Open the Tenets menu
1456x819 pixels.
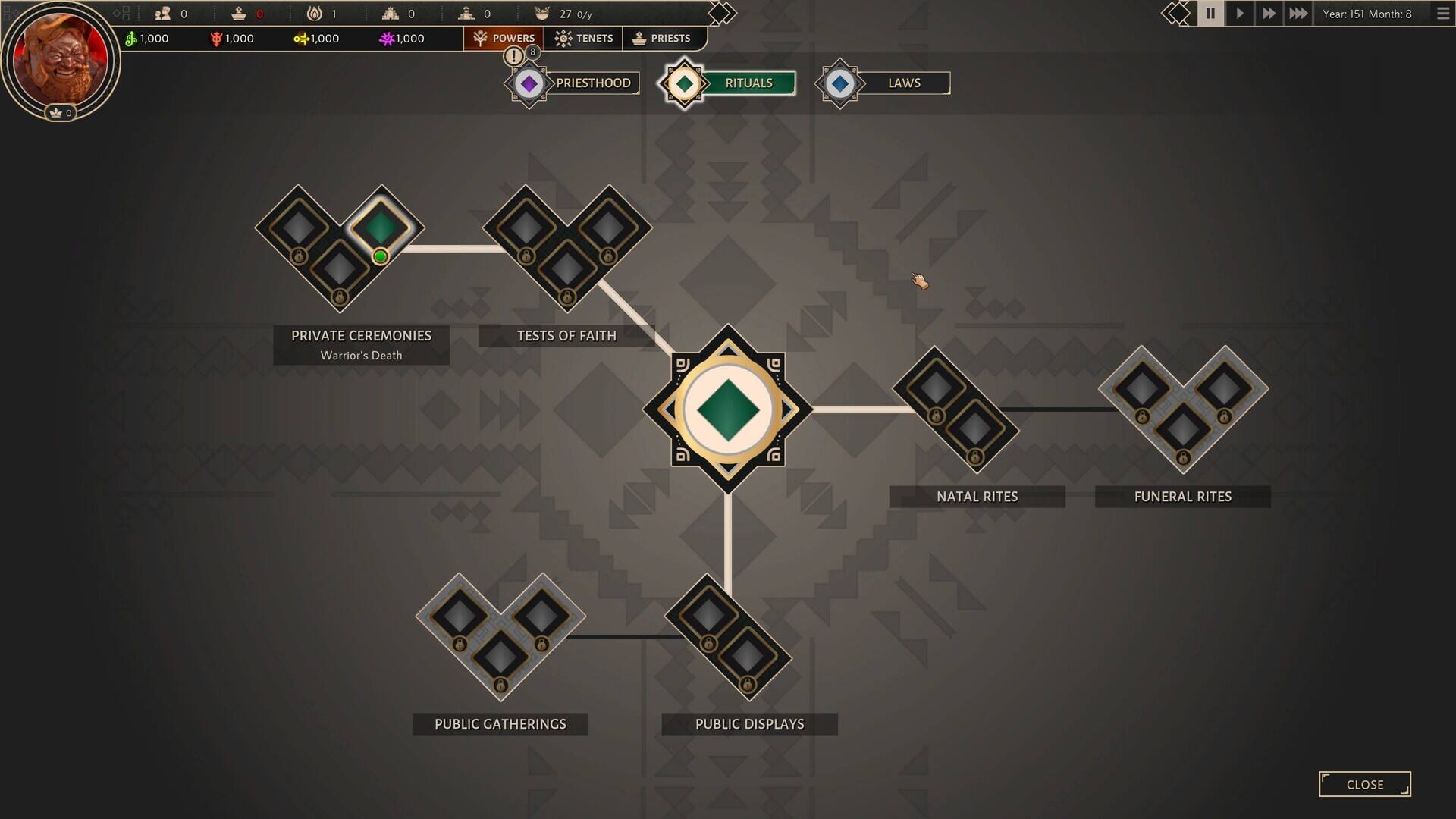(583, 38)
